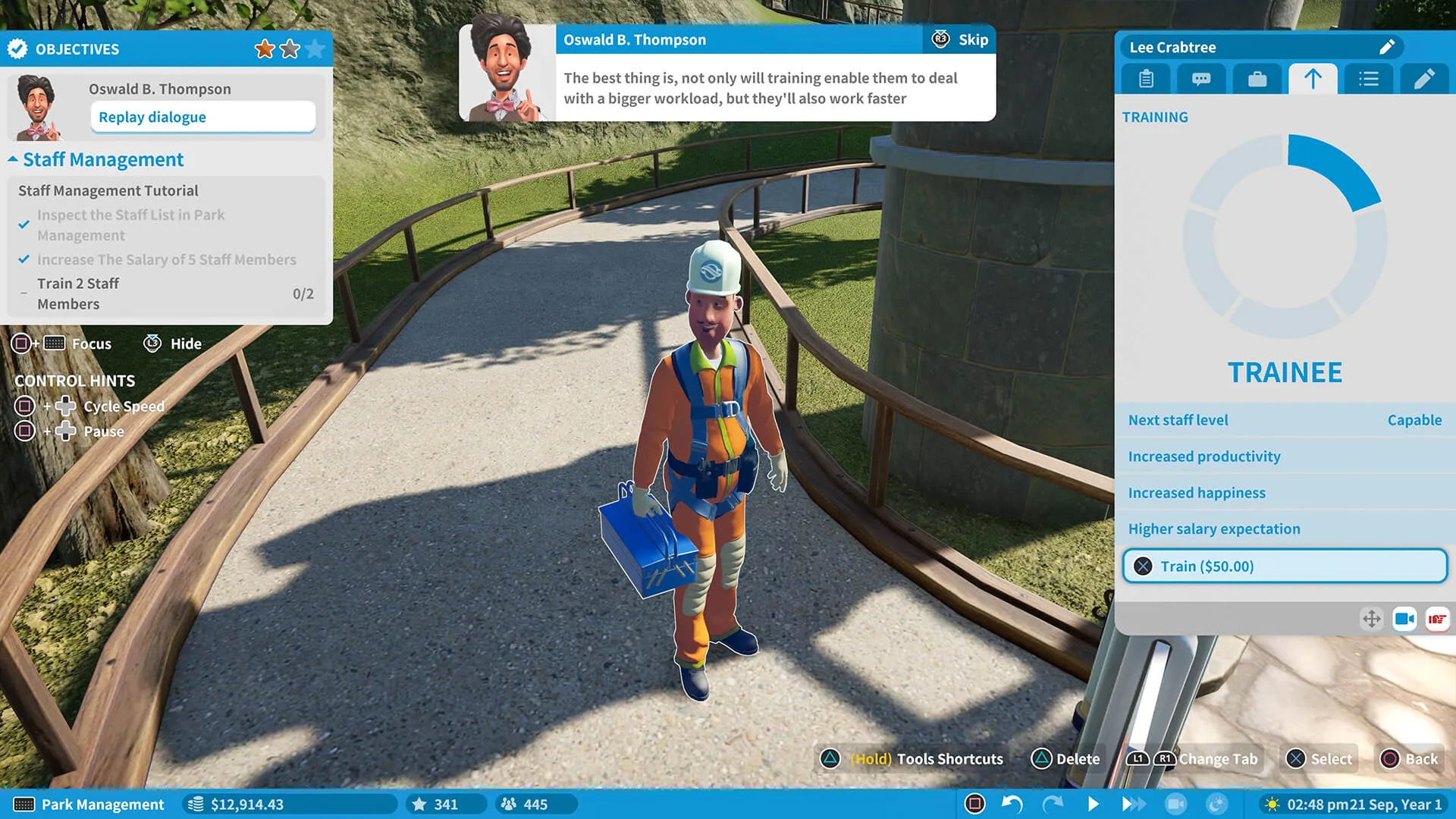Open the time and date panel
This screenshot has height=819, width=1456.
1354,805
